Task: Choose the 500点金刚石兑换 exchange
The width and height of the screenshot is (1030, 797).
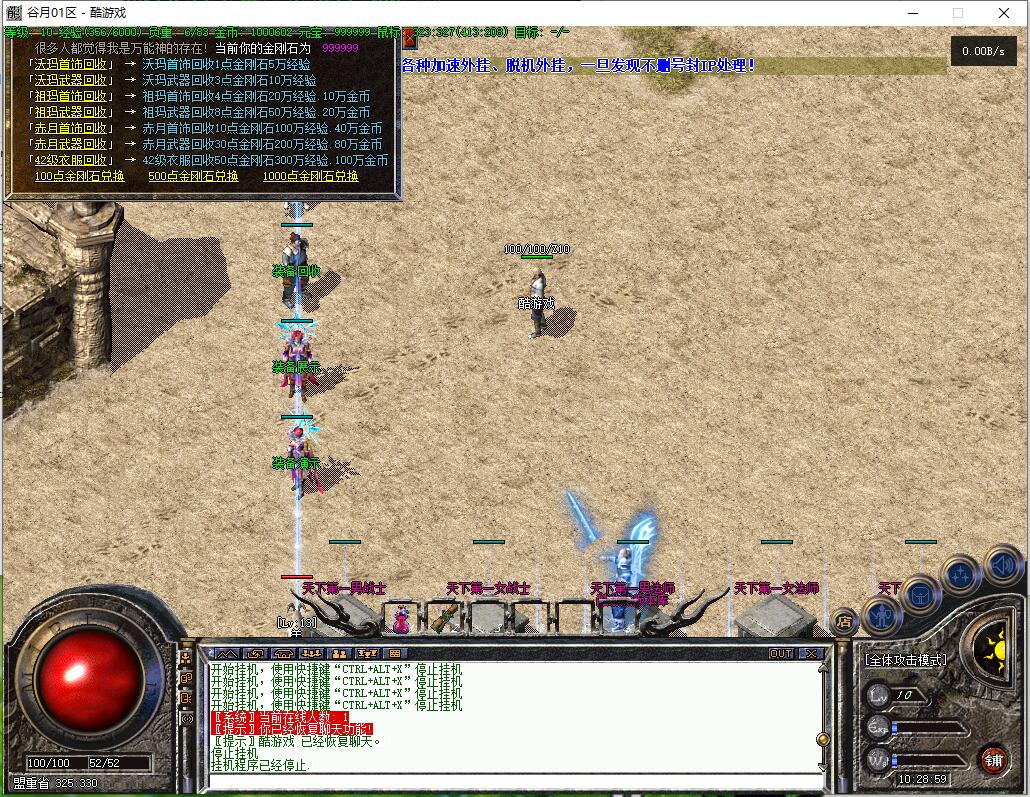Action: tap(193, 176)
